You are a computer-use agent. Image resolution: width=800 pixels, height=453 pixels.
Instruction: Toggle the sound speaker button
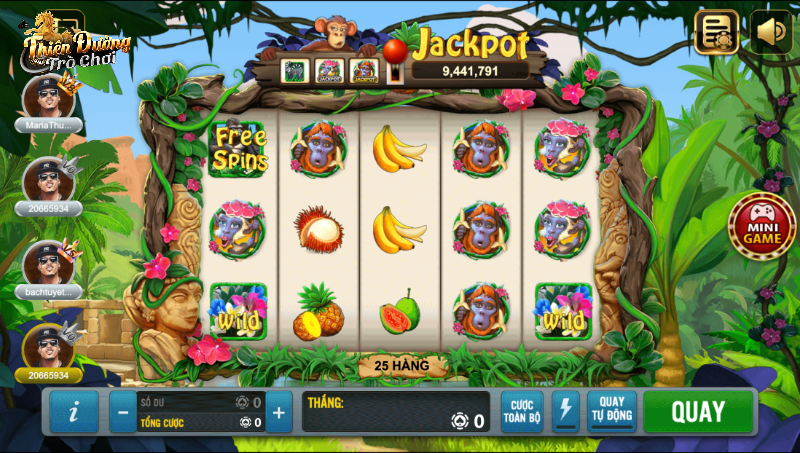tap(771, 32)
